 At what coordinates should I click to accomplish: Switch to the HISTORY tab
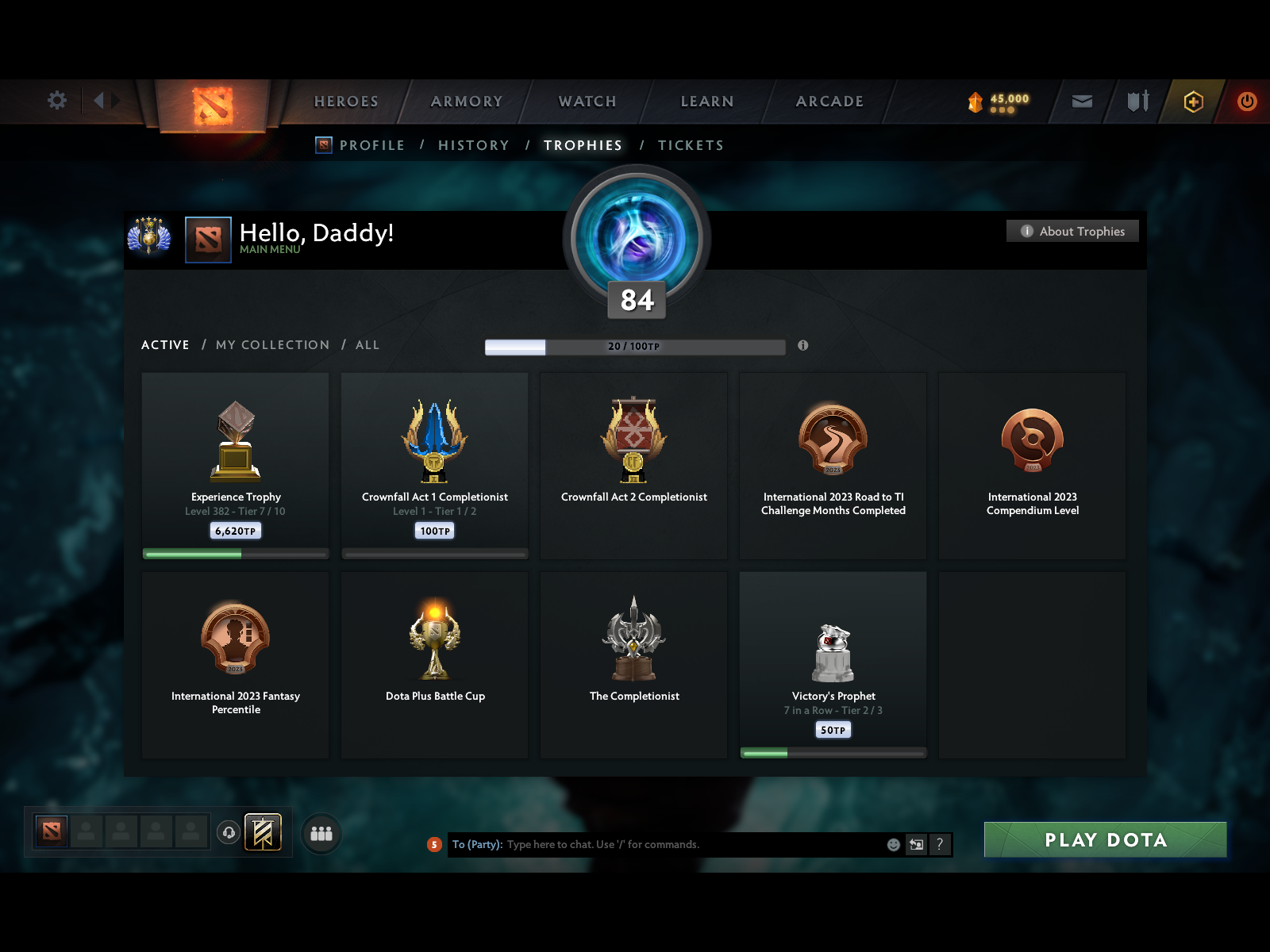tap(473, 145)
